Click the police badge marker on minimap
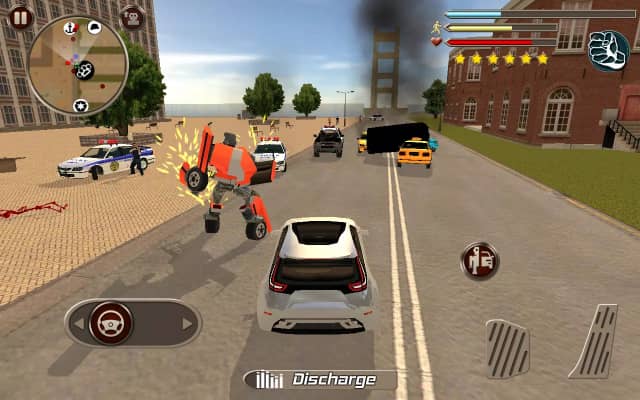 80,105
